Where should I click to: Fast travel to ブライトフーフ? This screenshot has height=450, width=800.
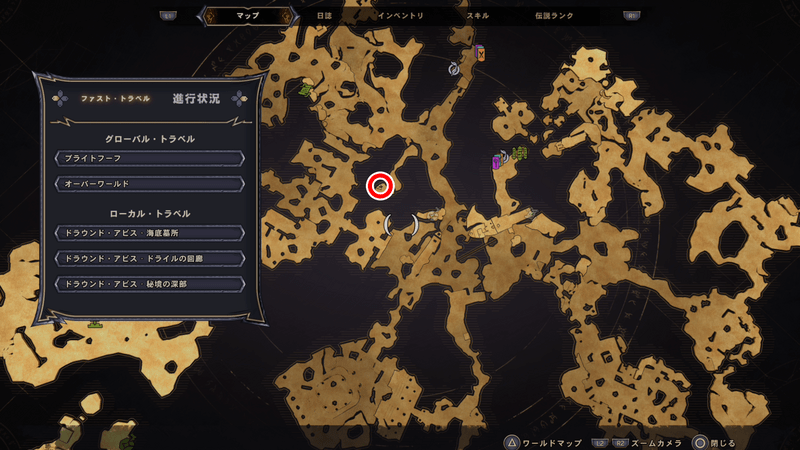click(x=148, y=158)
